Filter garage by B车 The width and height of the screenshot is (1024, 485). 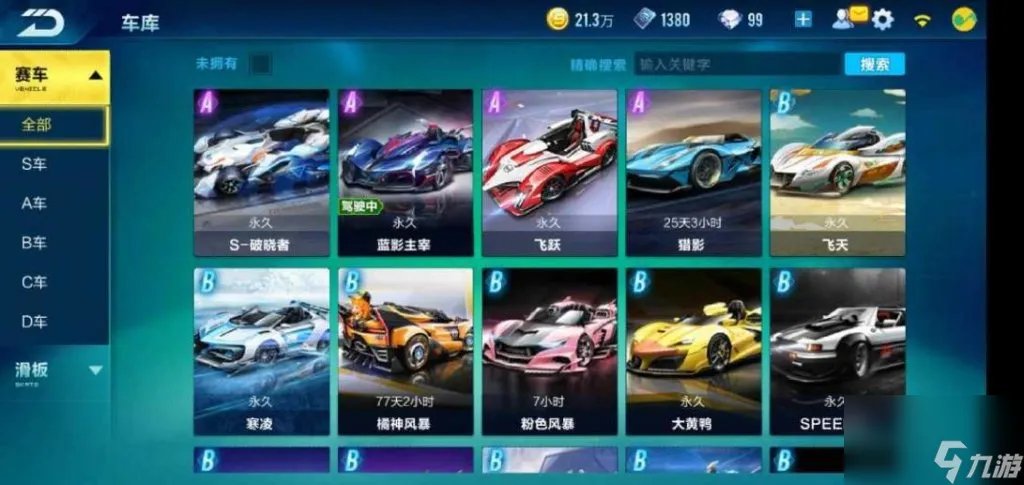(x=34, y=242)
